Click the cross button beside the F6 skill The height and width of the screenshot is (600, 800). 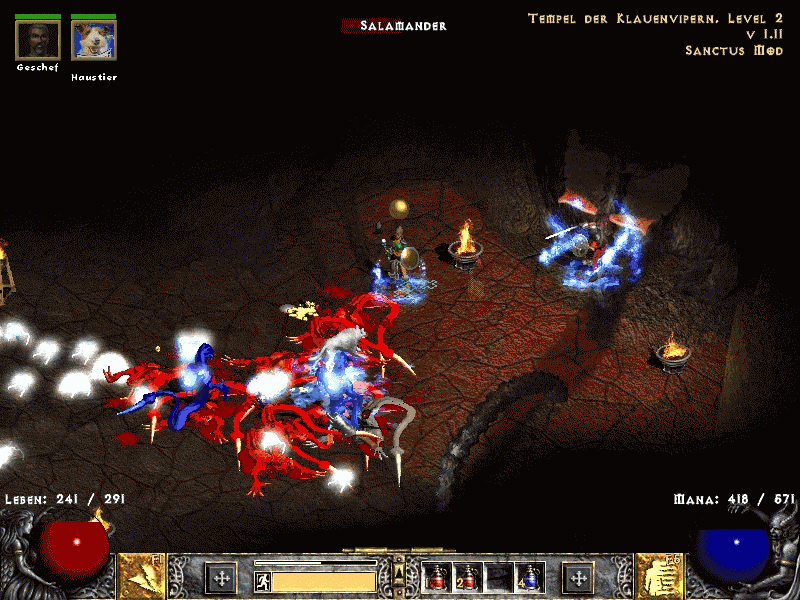578,577
